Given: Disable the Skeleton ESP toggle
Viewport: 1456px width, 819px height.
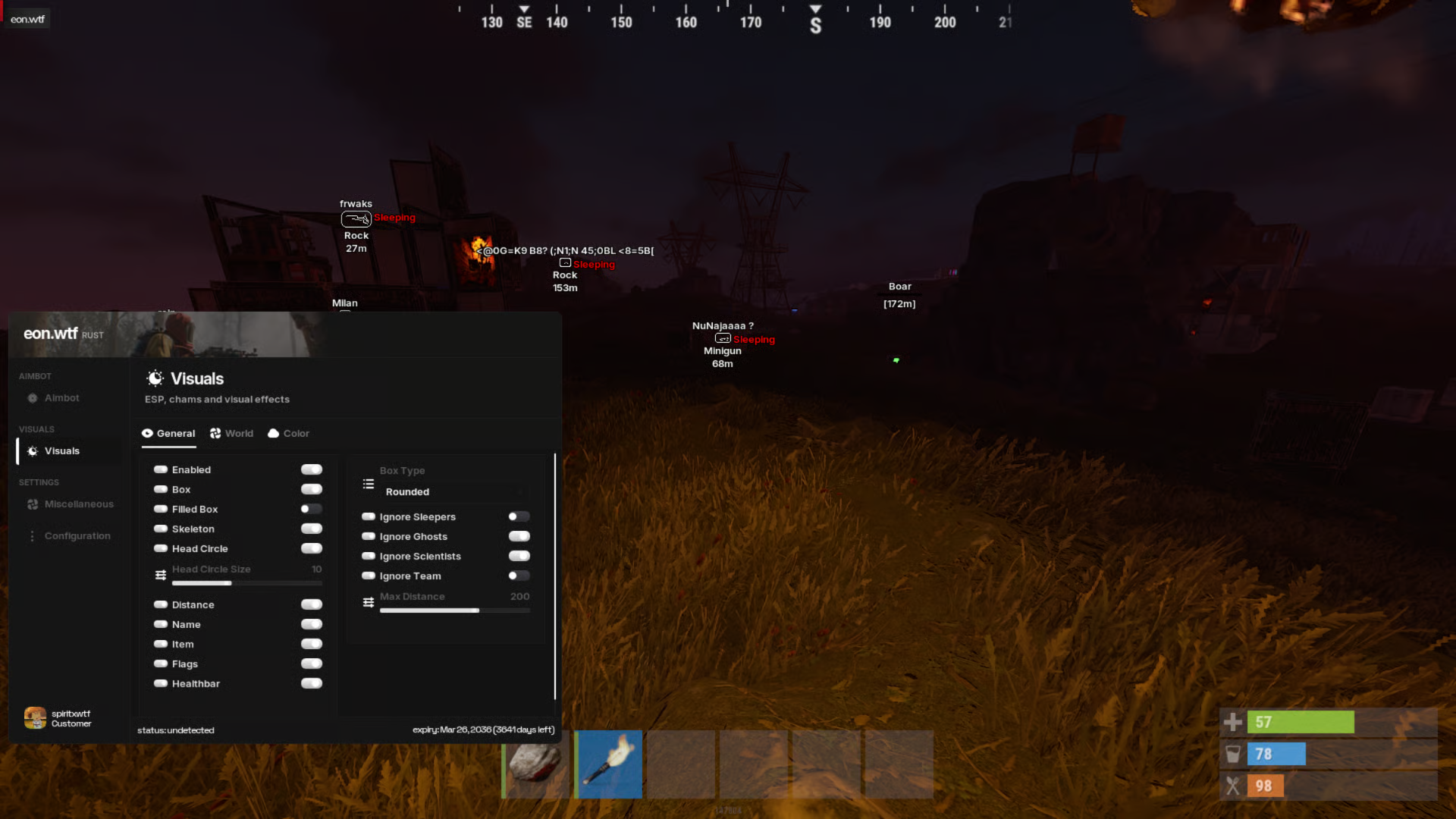Looking at the screenshot, I should coord(311,529).
